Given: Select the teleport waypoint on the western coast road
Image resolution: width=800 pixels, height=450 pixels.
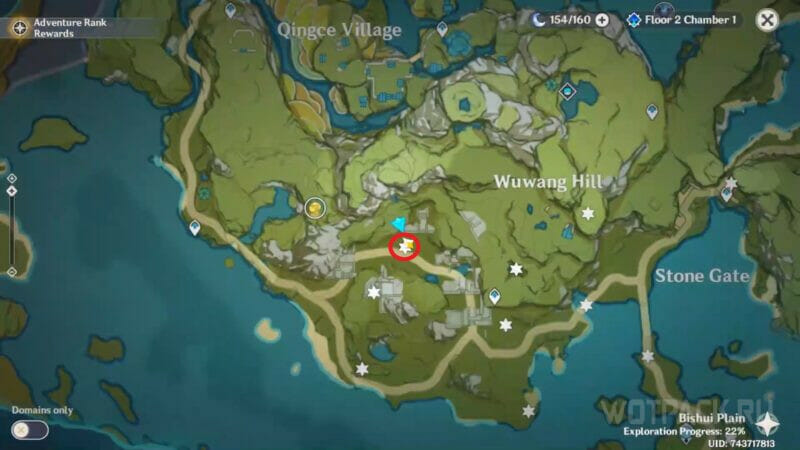Looking at the screenshot, I should [x=194, y=228].
